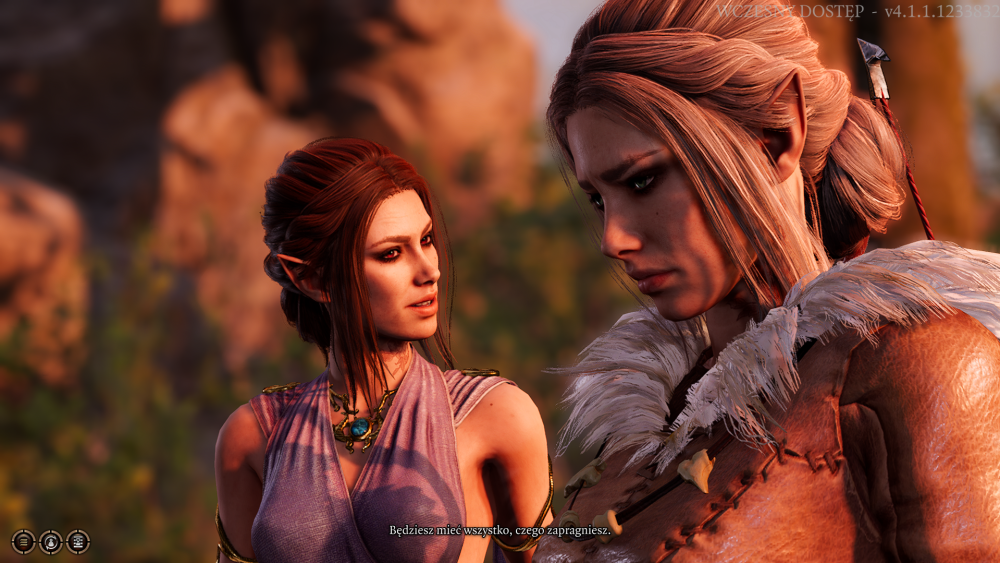Screen dimensions: 1000x563
Task: Click the switch character icon
Action: [x=50, y=542]
